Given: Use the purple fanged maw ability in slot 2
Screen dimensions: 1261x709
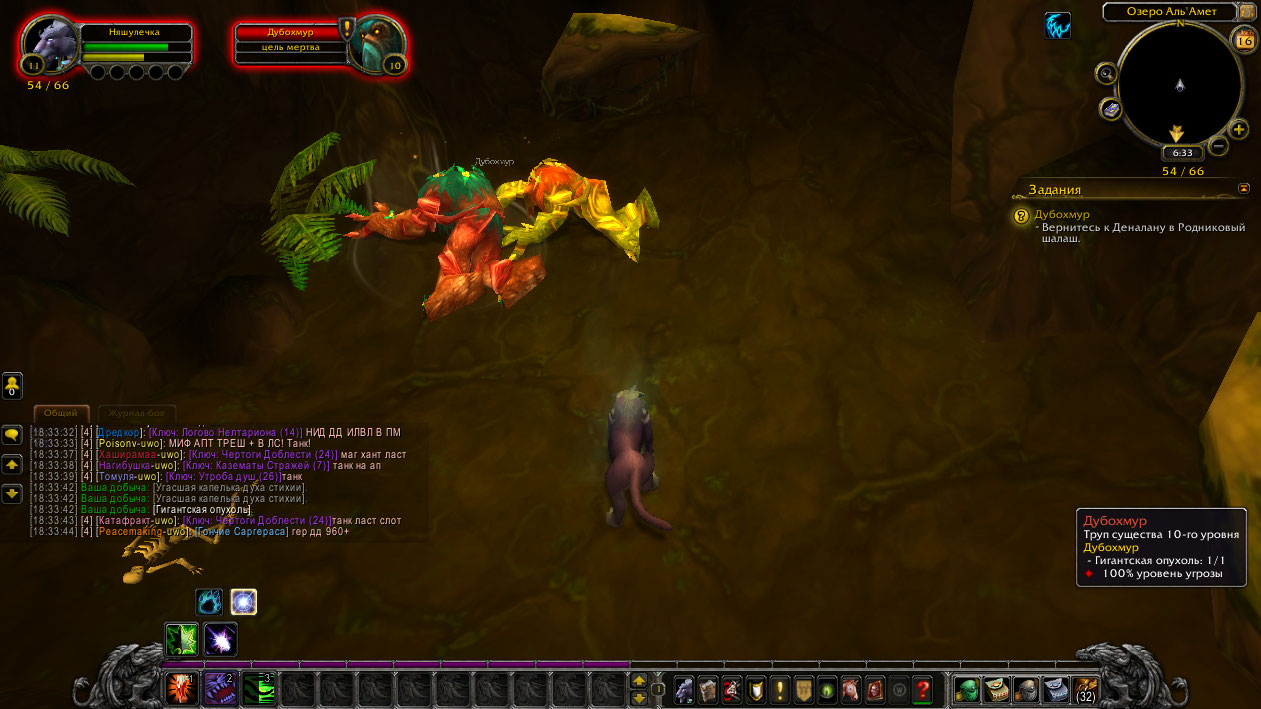Looking at the screenshot, I should coord(221,688).
